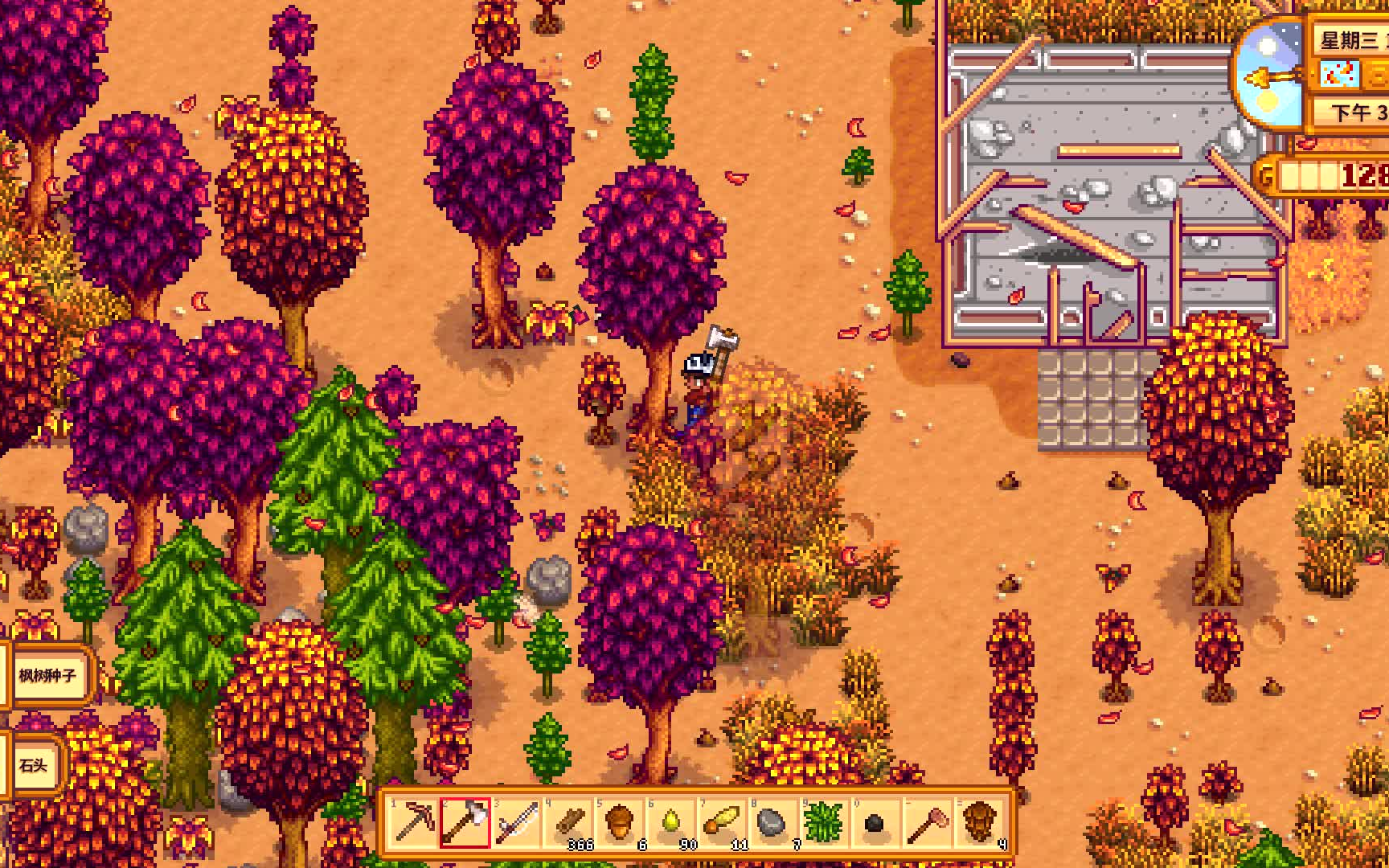Viewport: 1389px width, 868px height.
Task: Select the grey stone hotbar slot
Action: click(x=773, y=822)
